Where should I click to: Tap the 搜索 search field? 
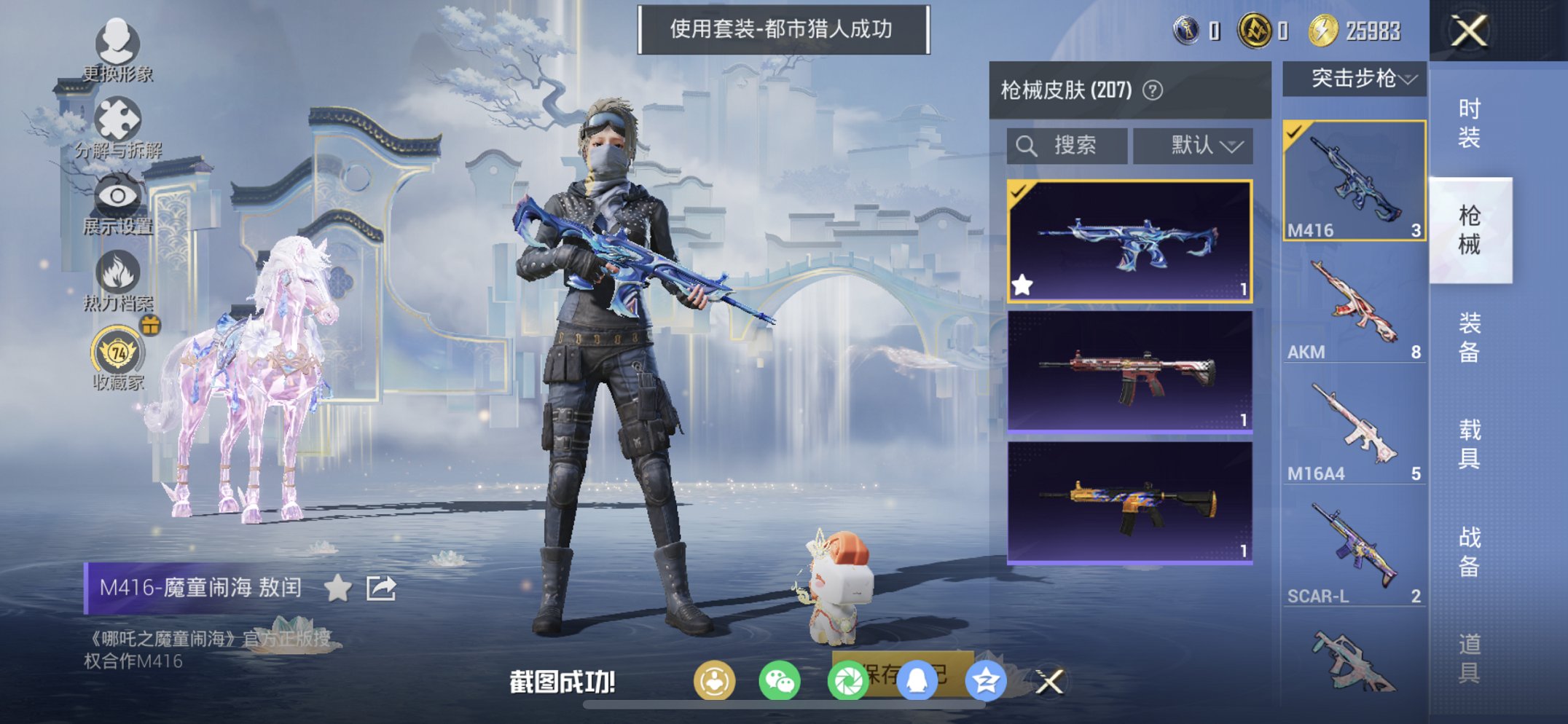[x=1066, y=144]
